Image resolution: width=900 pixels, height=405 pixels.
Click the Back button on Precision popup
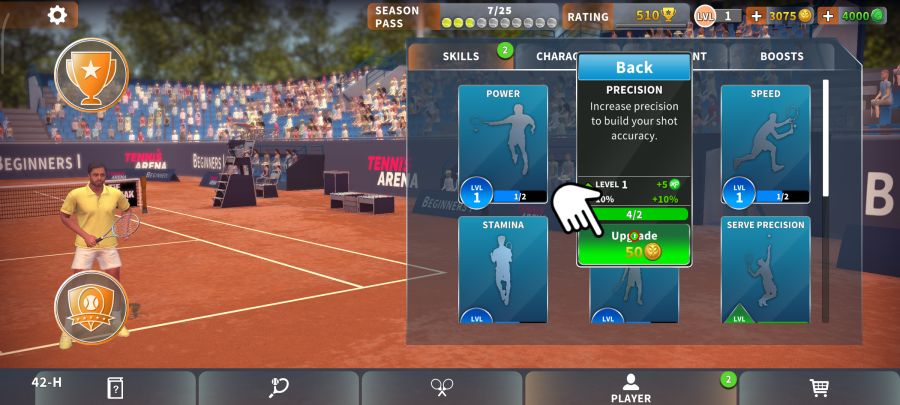click(634, 67)
